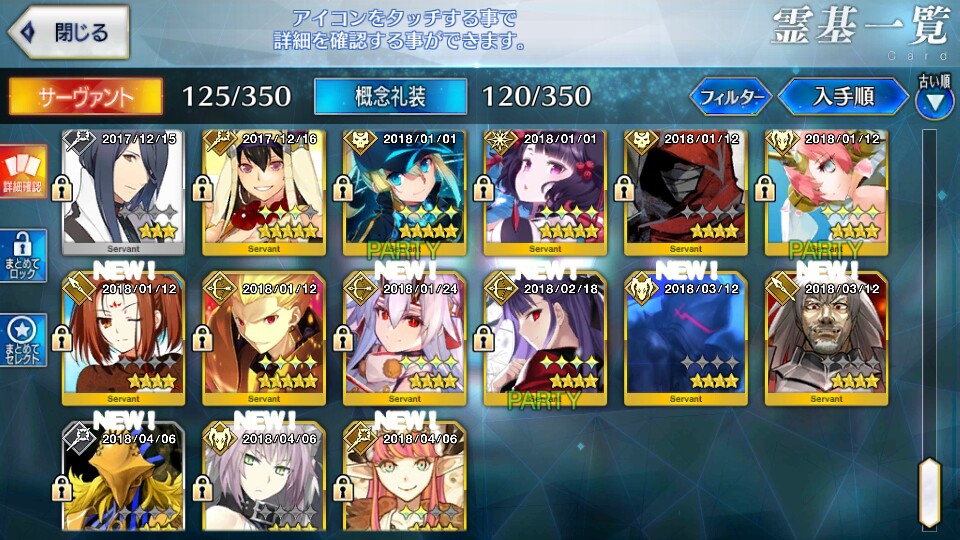The width and height of the screenshot is (960, 540).
Task: Open the まとめてセレクト bulk select option
Action: pos(23,341)
